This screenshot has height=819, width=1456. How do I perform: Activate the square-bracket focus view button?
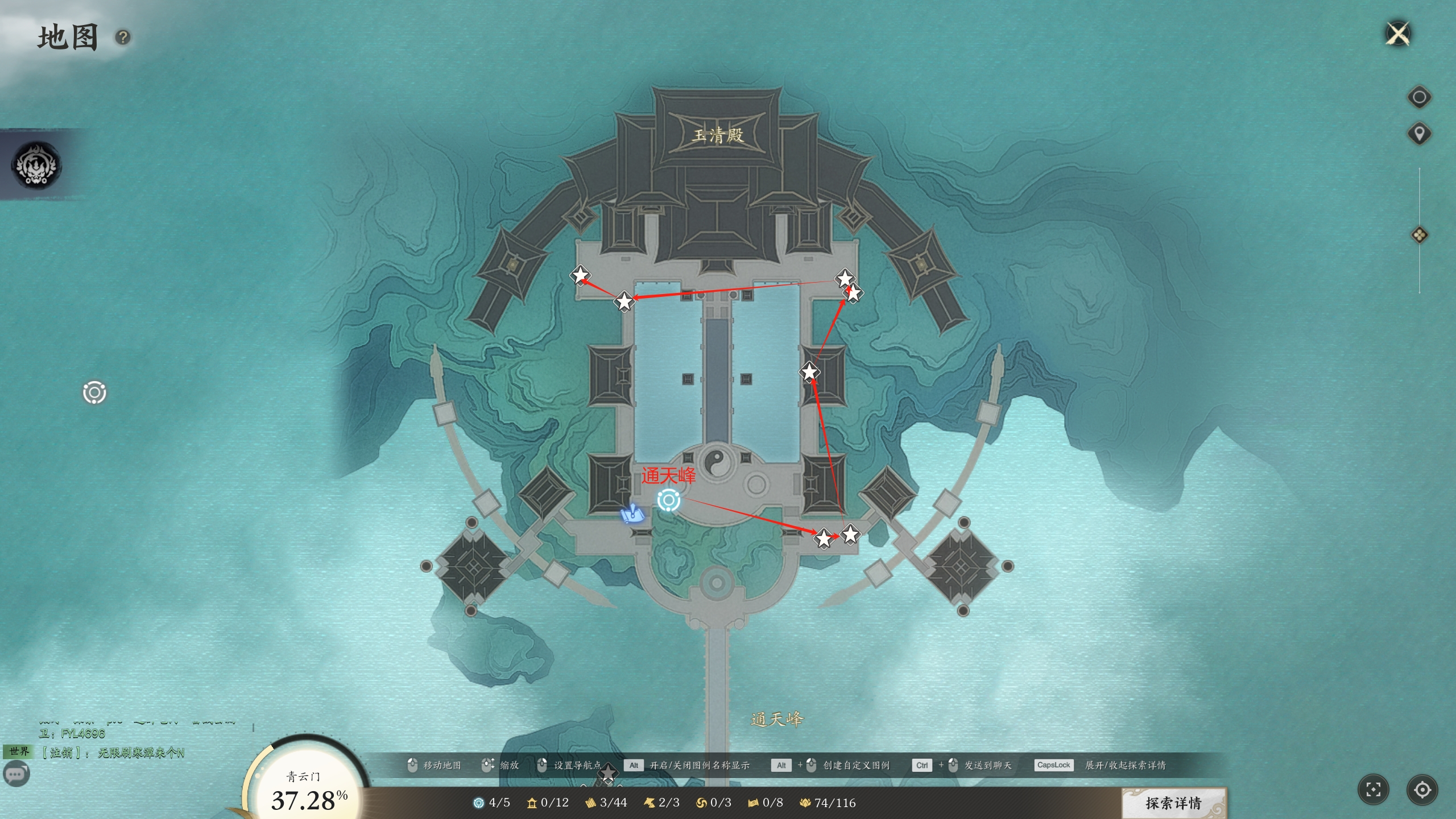[x=1374, y=789]
